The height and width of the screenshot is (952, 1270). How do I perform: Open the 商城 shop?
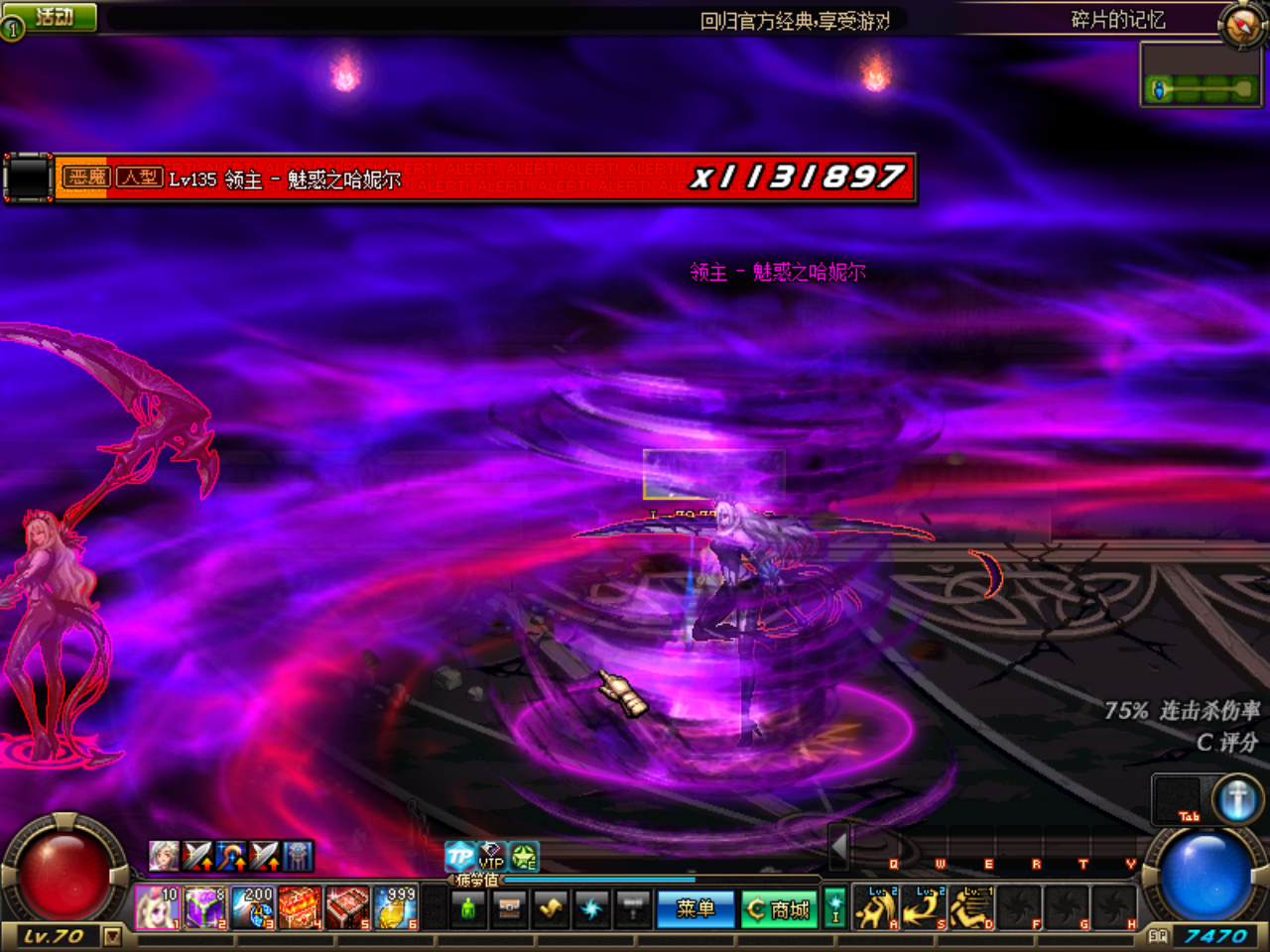pos(779,907)
